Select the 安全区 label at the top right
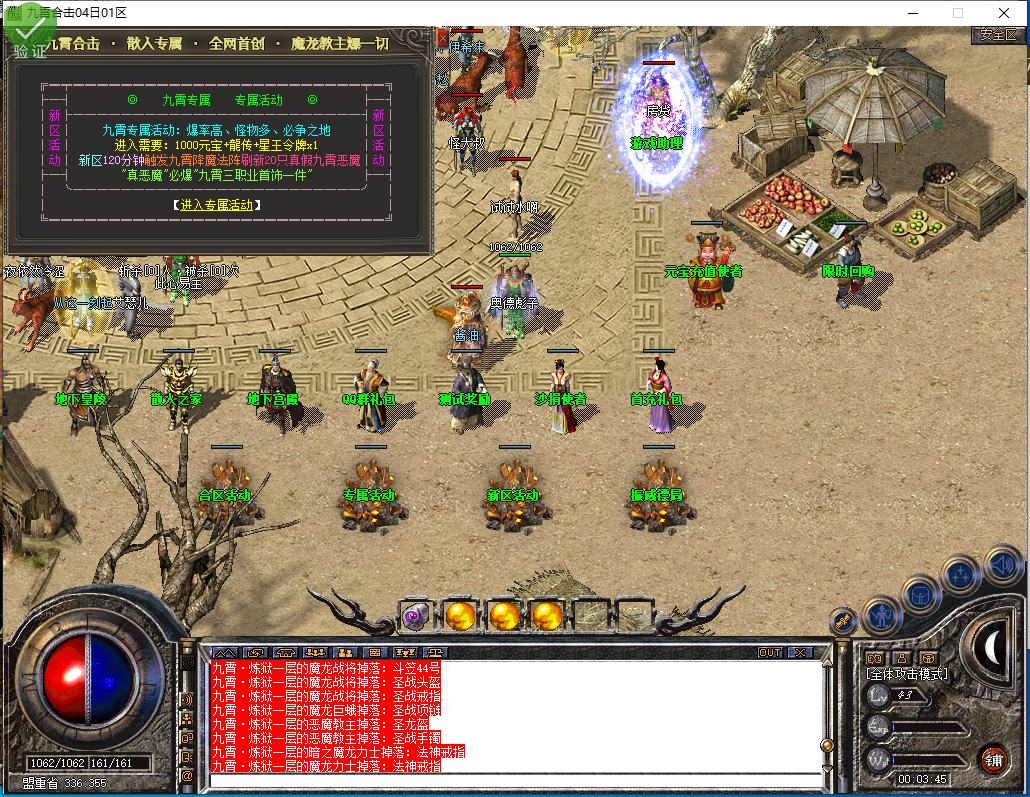1030x797 pixels. coord(998,34)
